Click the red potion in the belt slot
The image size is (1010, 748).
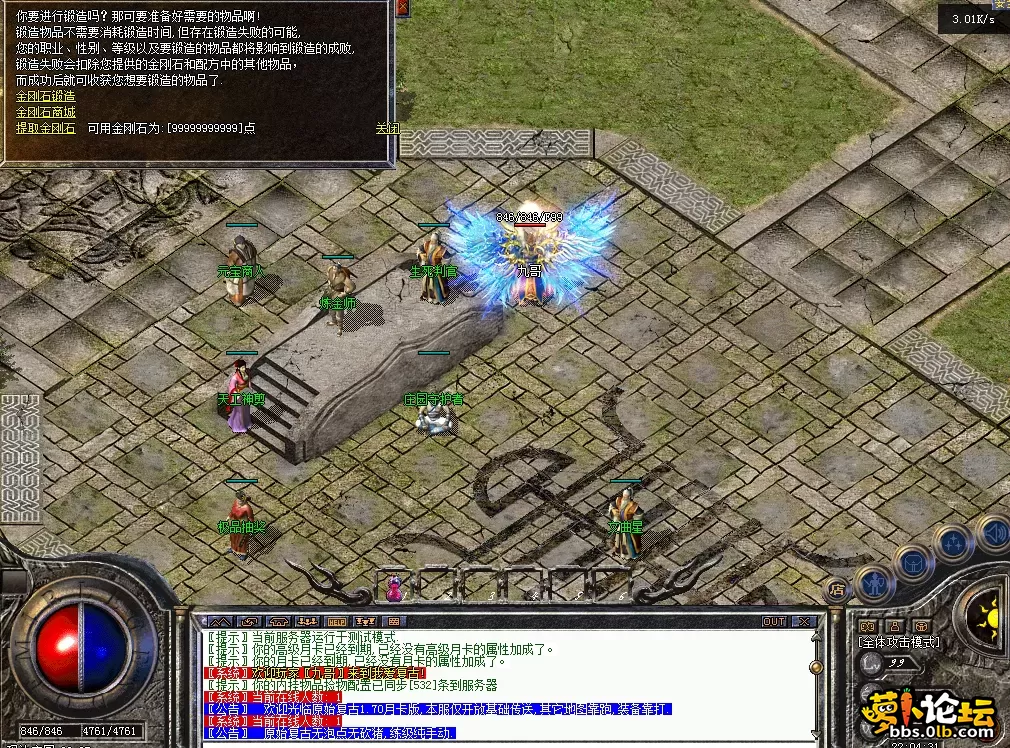pos(394,590)
